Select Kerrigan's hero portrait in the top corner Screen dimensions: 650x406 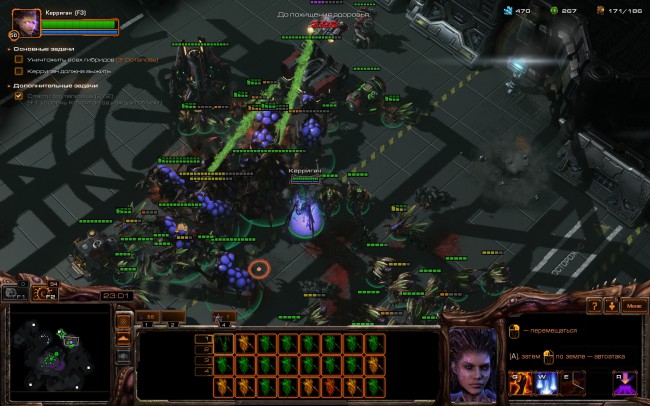[26, 21]
